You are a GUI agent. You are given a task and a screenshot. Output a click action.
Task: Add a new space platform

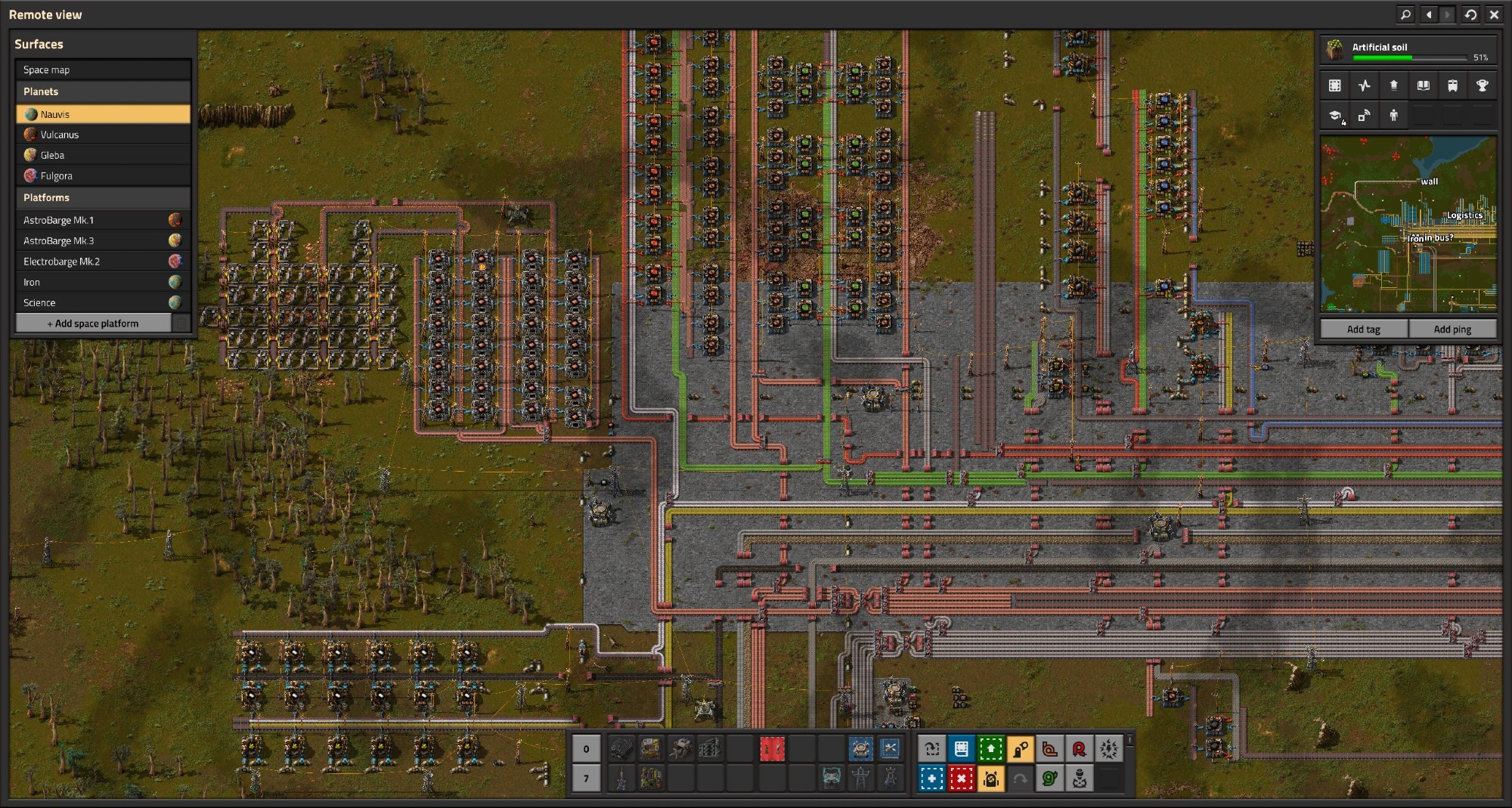coord(94,324)
